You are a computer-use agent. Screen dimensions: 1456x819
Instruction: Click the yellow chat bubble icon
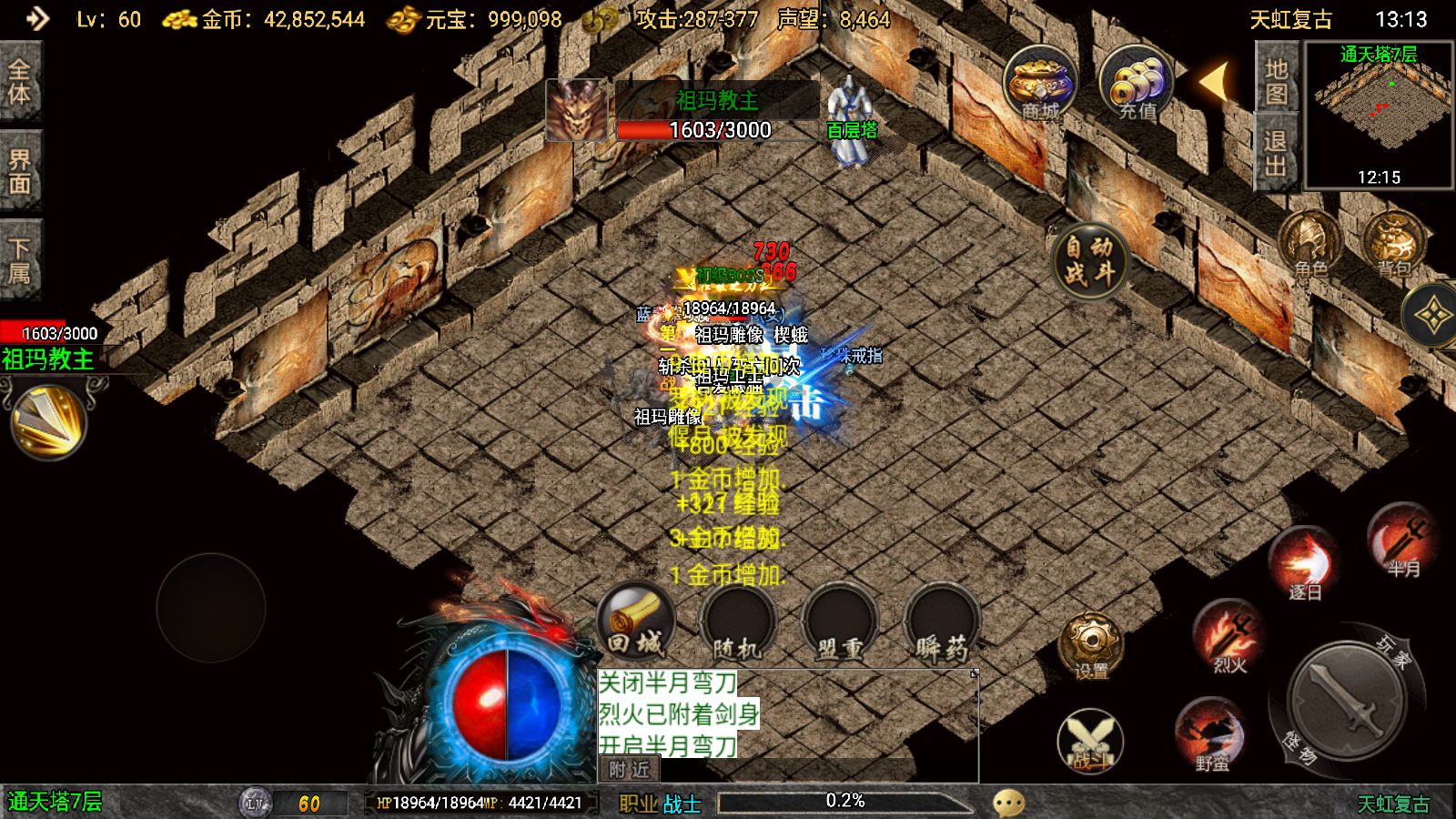(x=1008, y=803)
